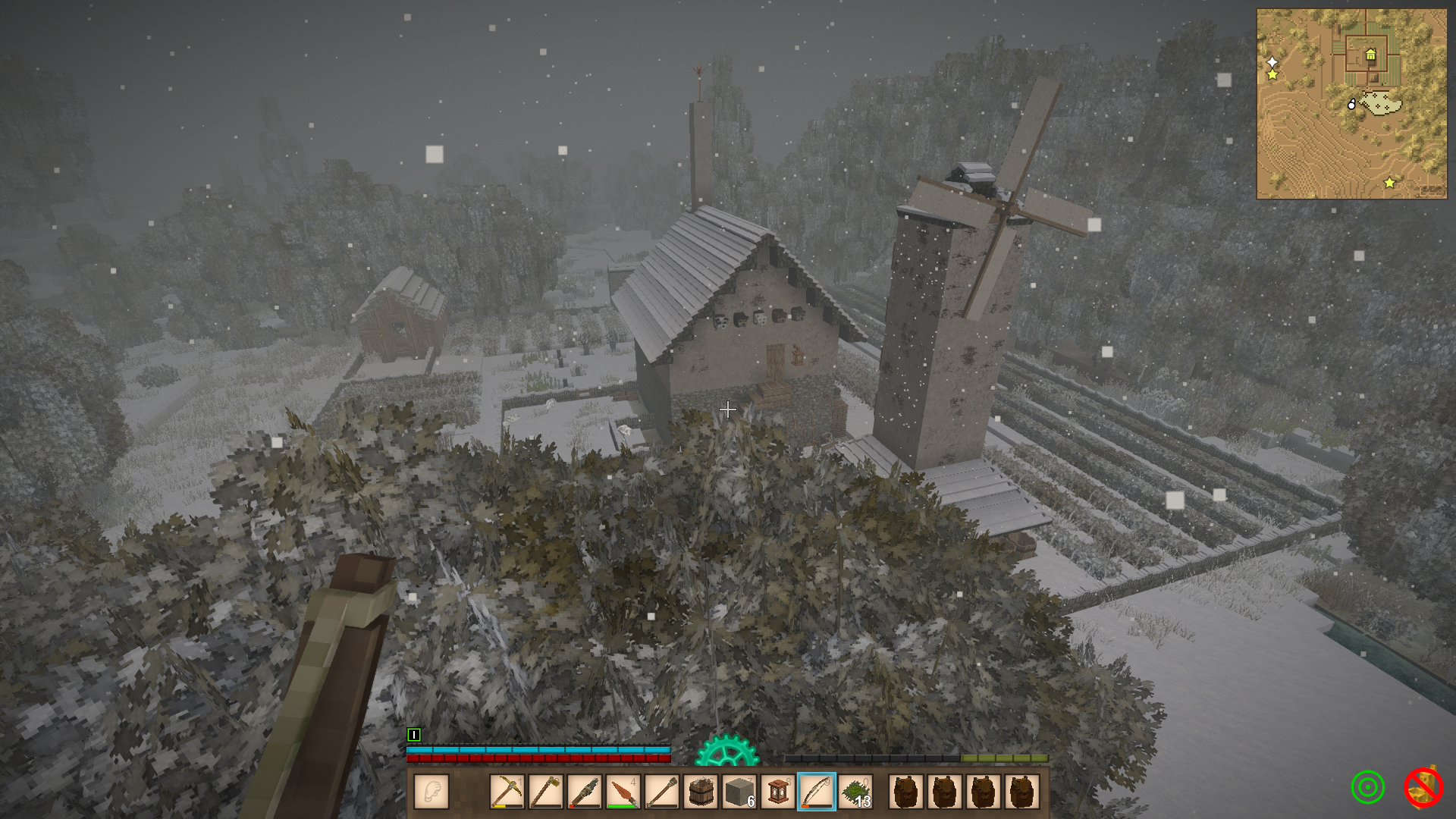Select the lantern hotbar slot
The image size is (1456, 819).
pyautogui.click(x=777, y=792)
